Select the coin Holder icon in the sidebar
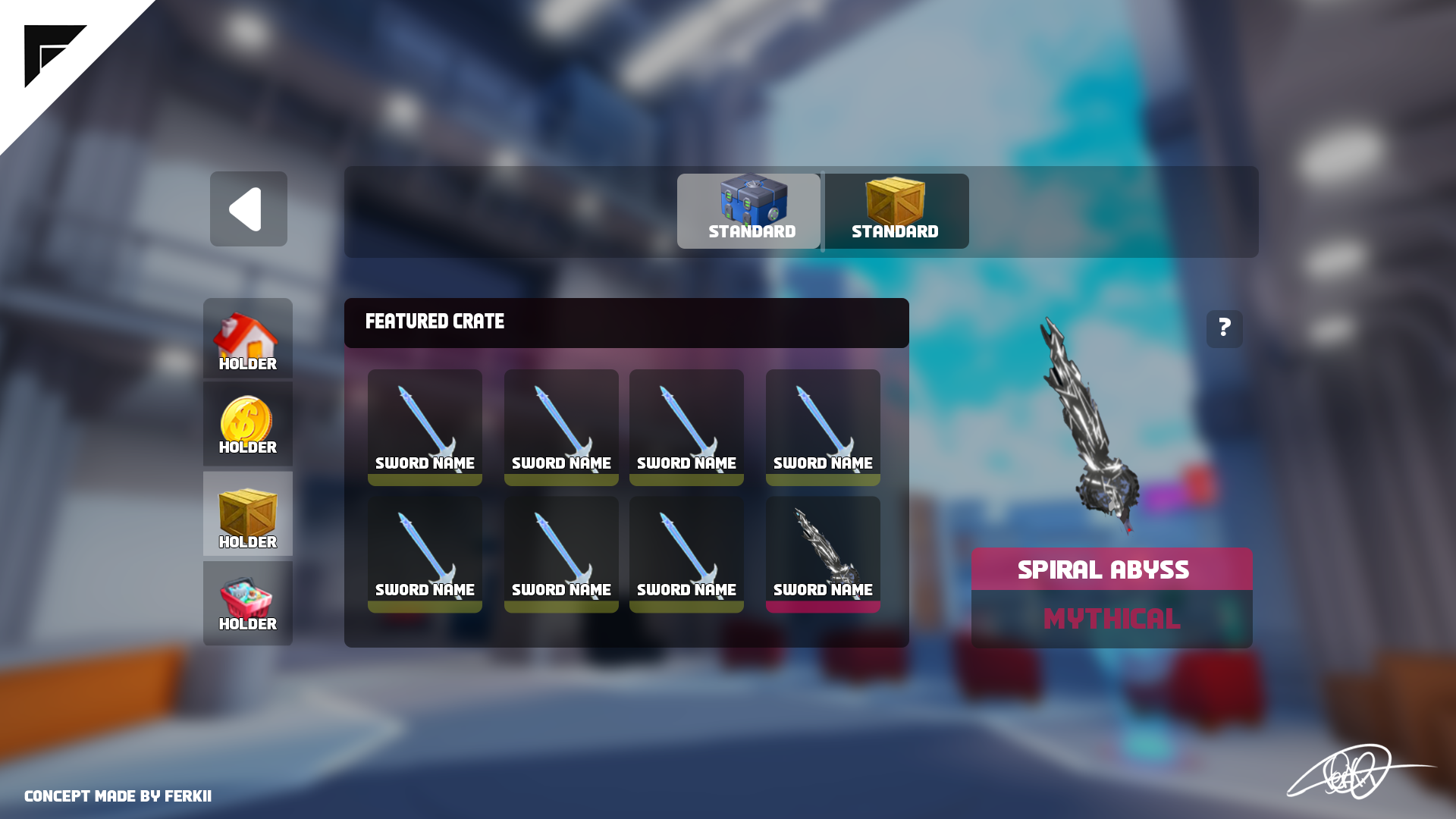 [x=247, y=425]
